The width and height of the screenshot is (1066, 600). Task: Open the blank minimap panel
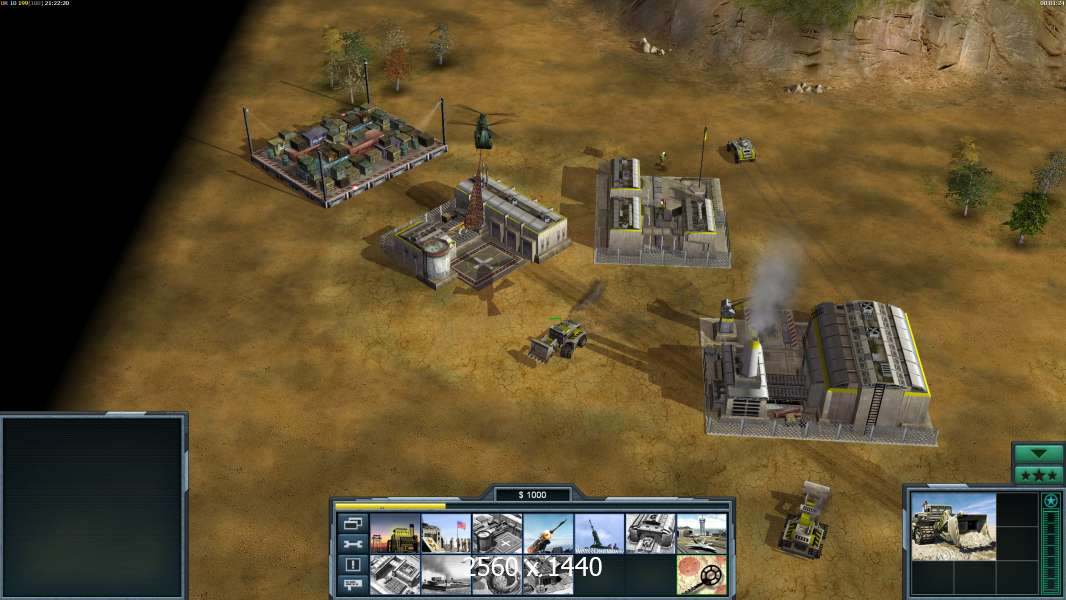pyautogui.click(x=94, y=507)
